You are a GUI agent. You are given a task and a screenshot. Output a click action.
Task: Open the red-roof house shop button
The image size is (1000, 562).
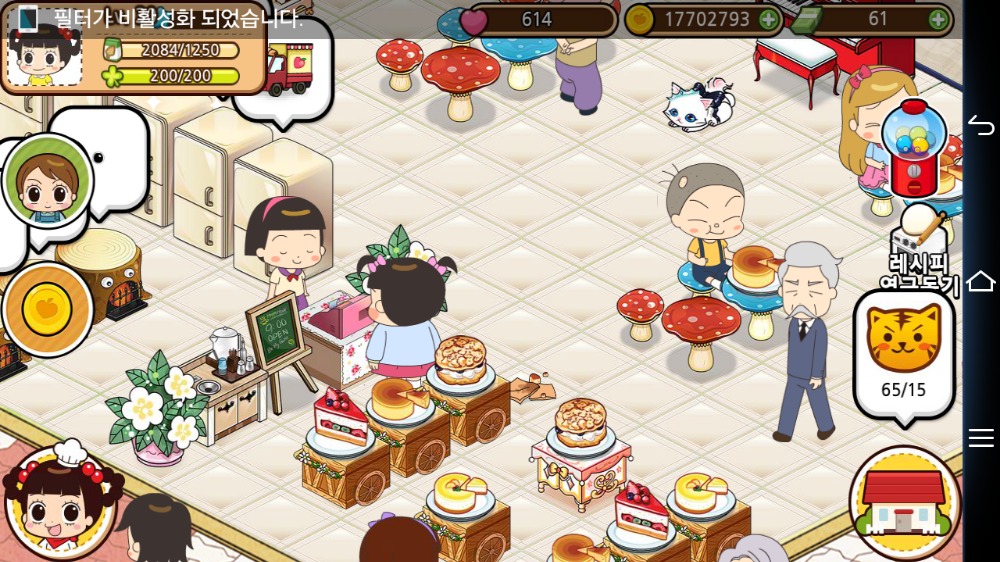(x=904, y=502)
